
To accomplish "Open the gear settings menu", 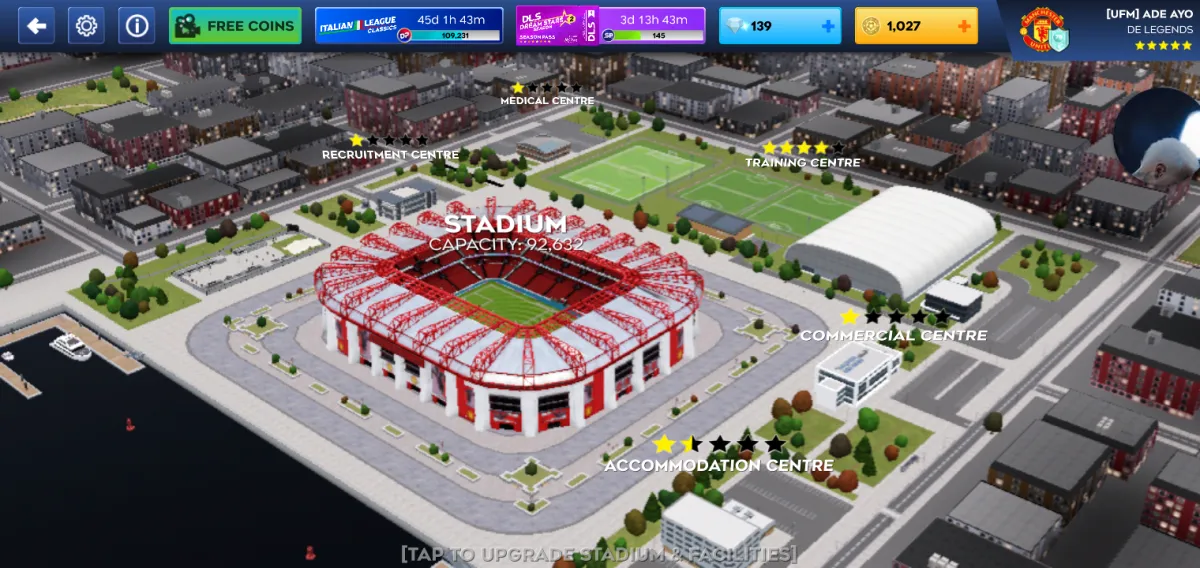I will pos(86,26).
